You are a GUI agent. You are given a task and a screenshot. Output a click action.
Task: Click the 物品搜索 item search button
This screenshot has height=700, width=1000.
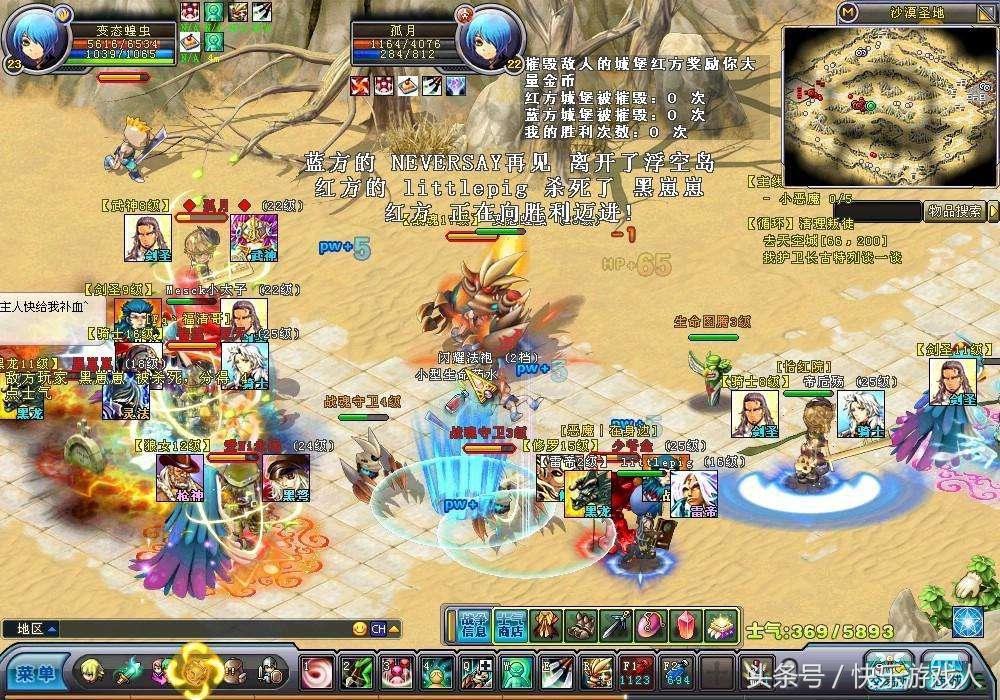tap(951, 211)
